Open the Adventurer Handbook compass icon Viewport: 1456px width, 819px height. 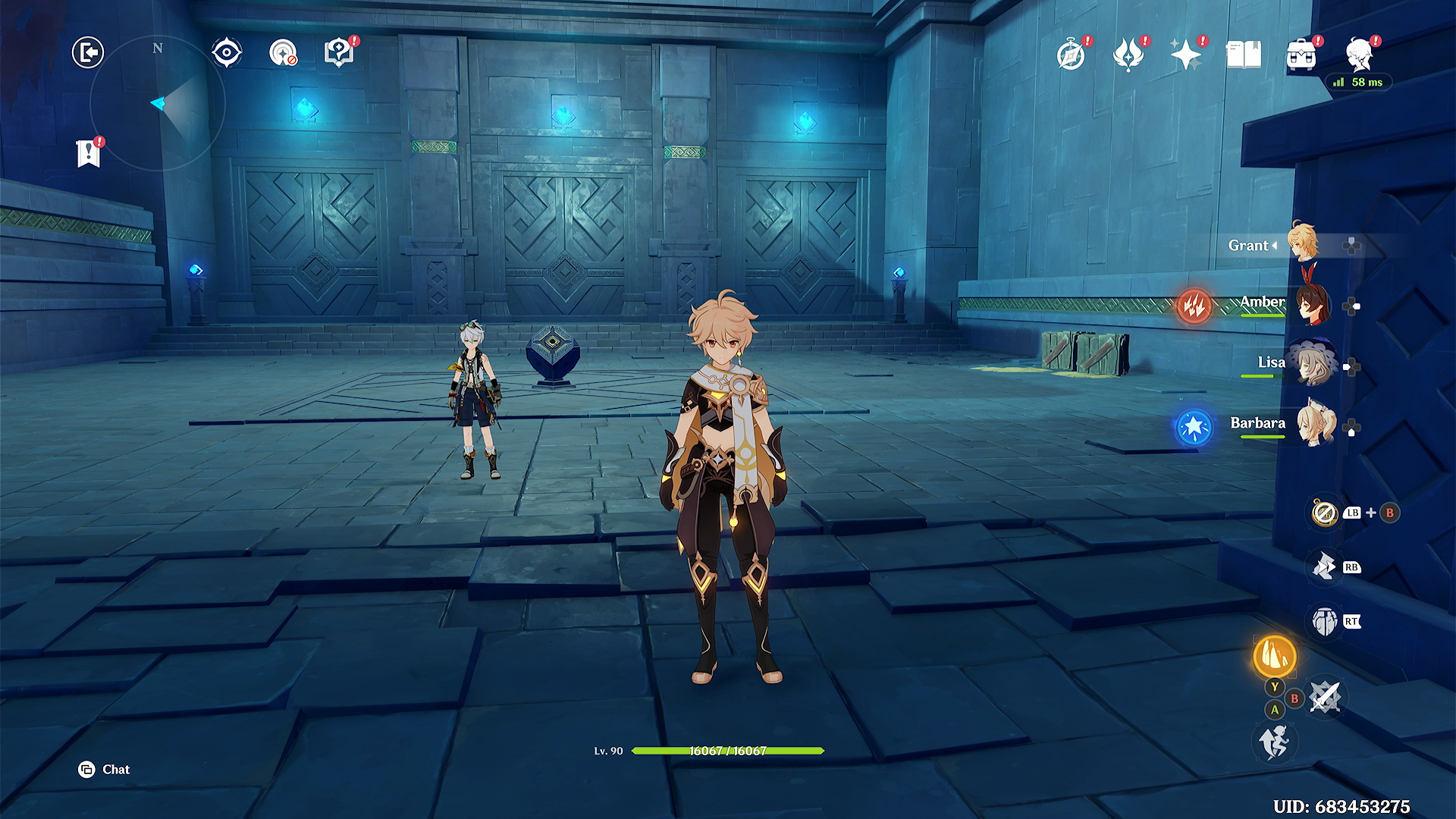(1071, 55)
